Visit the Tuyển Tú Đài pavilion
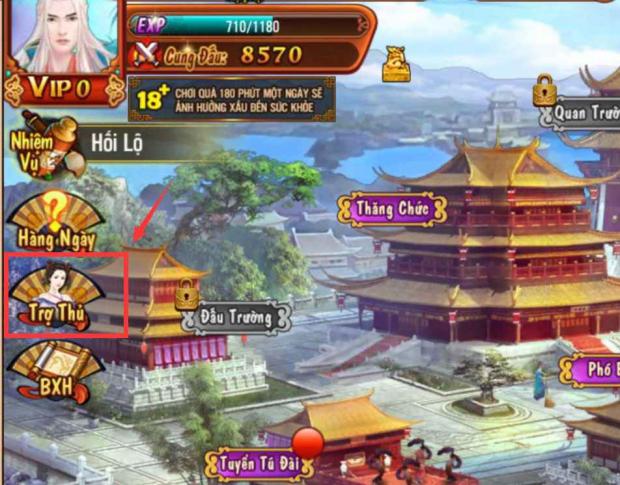620x485 pixels. point(259,463)
